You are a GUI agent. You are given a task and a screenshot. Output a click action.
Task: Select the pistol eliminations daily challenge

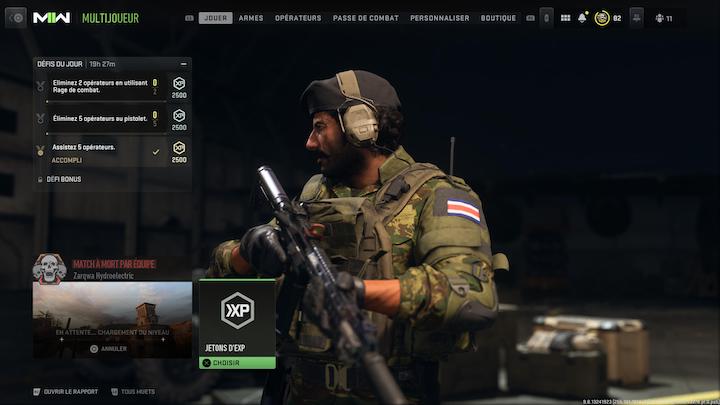(100, 118)
